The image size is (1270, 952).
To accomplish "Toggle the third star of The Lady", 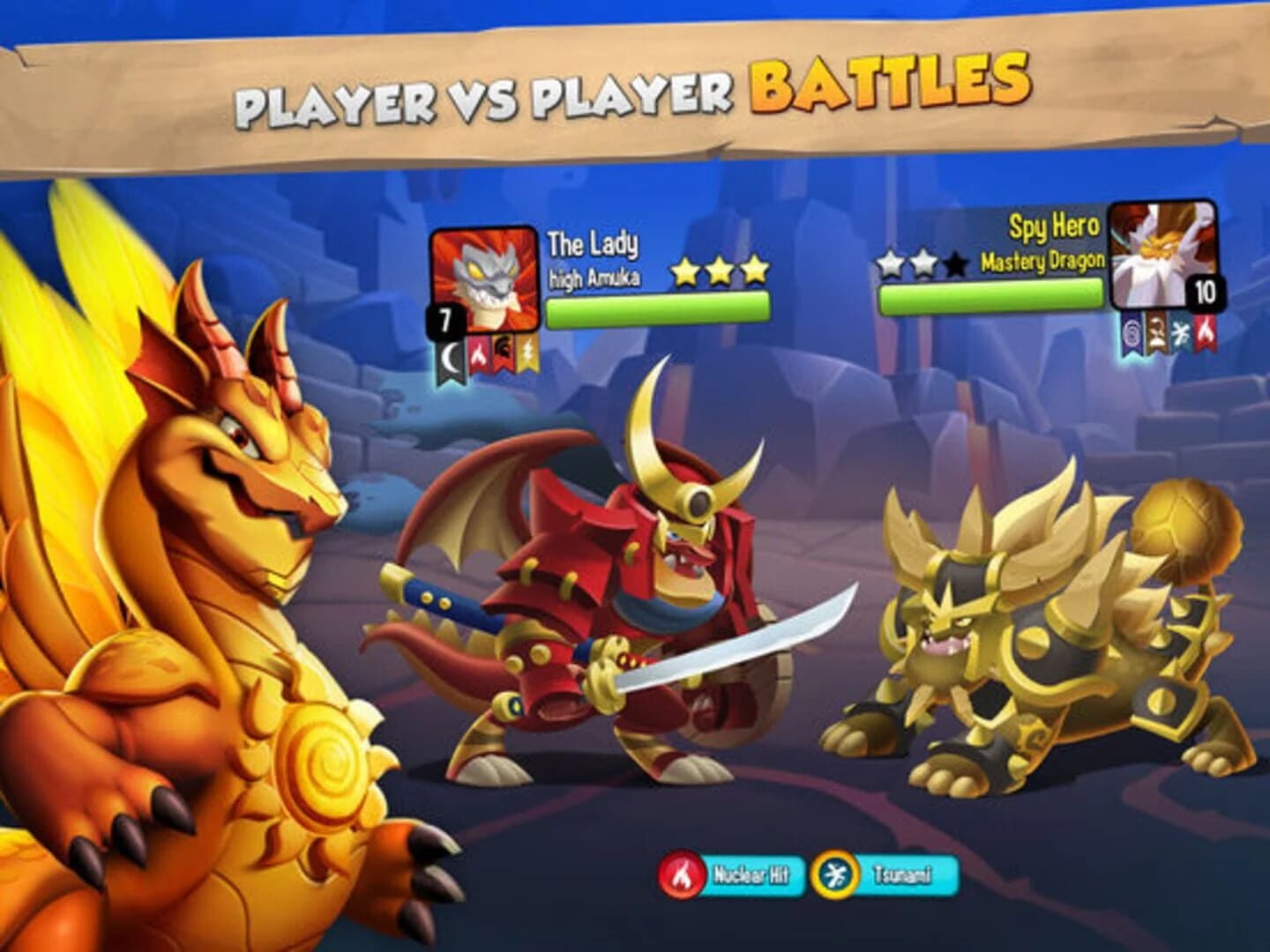I will (x=755, y=271).
